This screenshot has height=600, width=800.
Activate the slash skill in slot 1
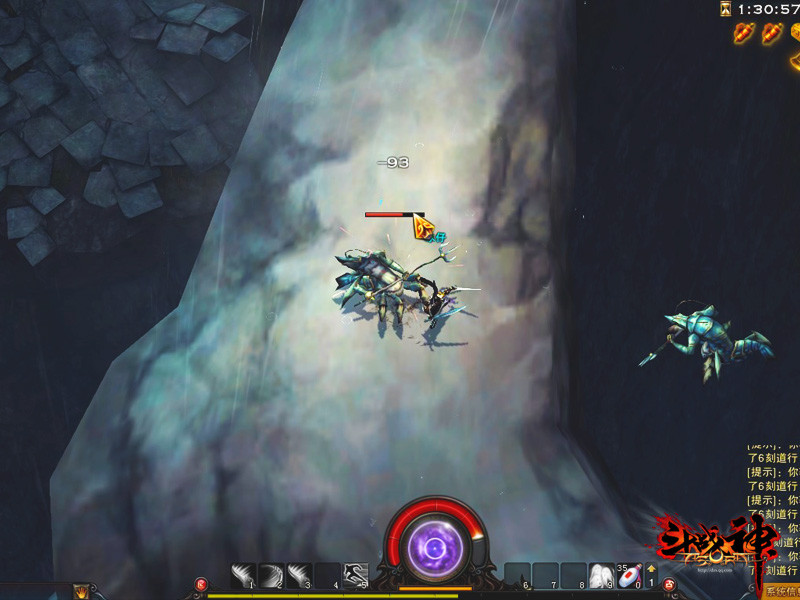(244, 576)
